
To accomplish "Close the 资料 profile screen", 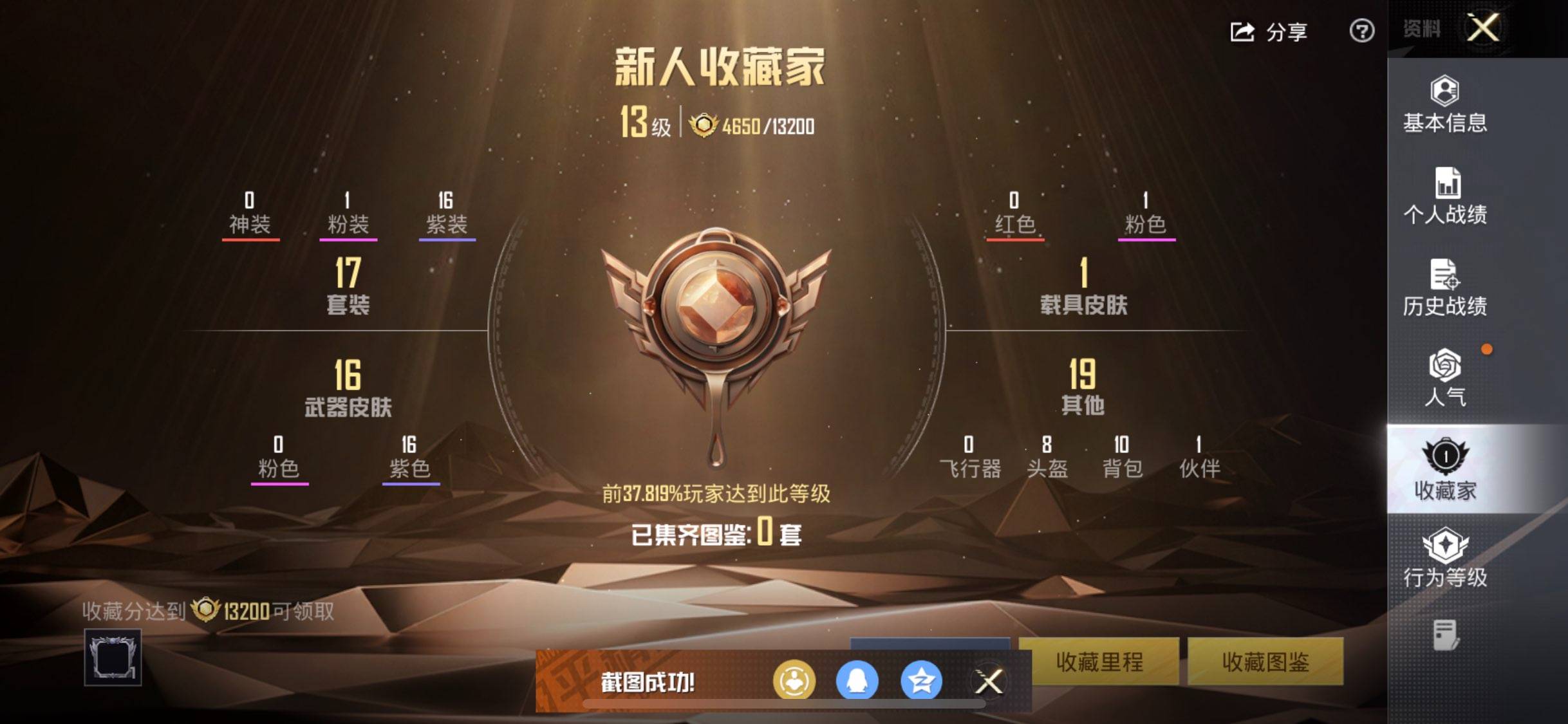I will [1484, 28].
